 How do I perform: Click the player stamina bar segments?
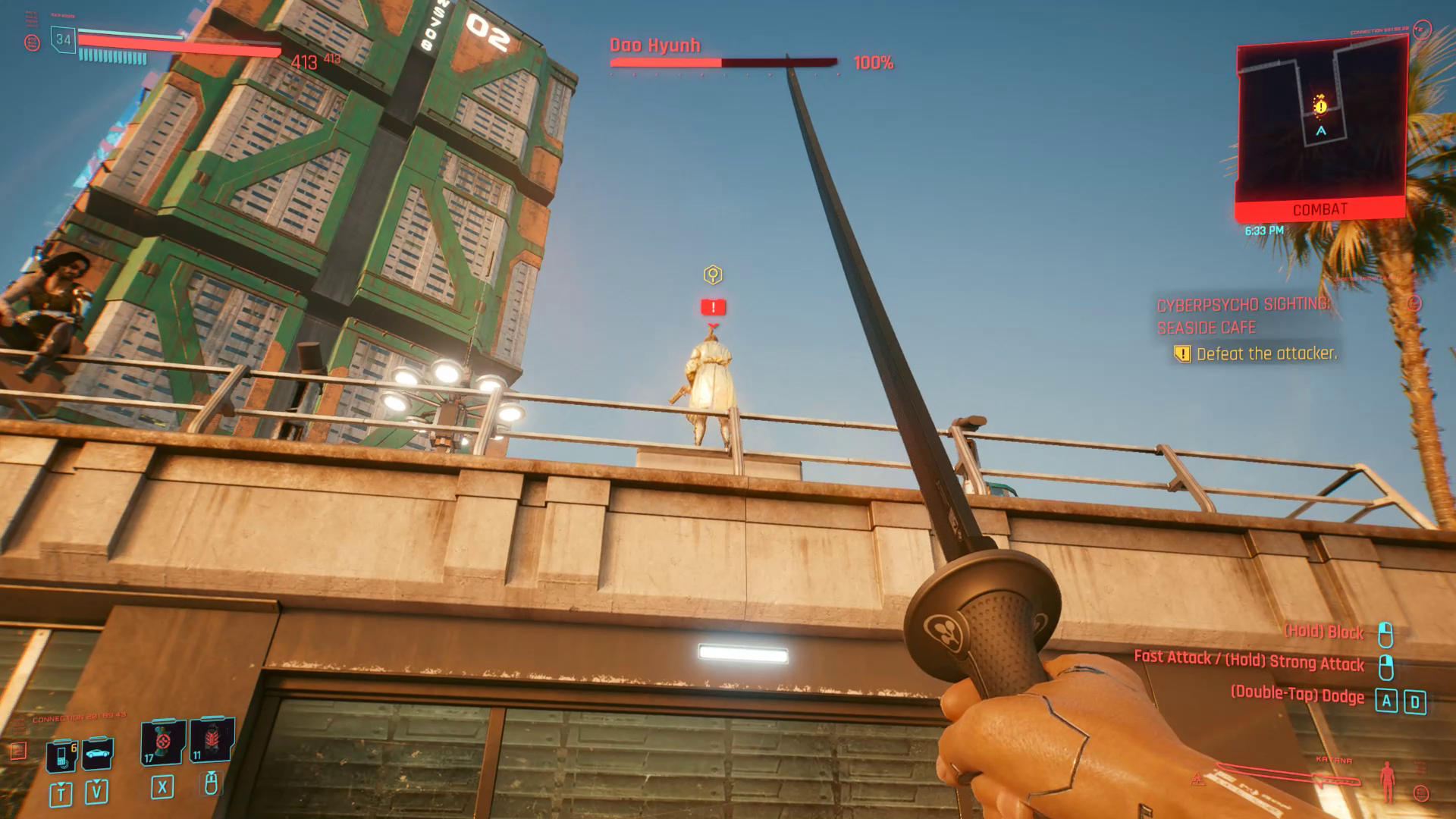112,55
